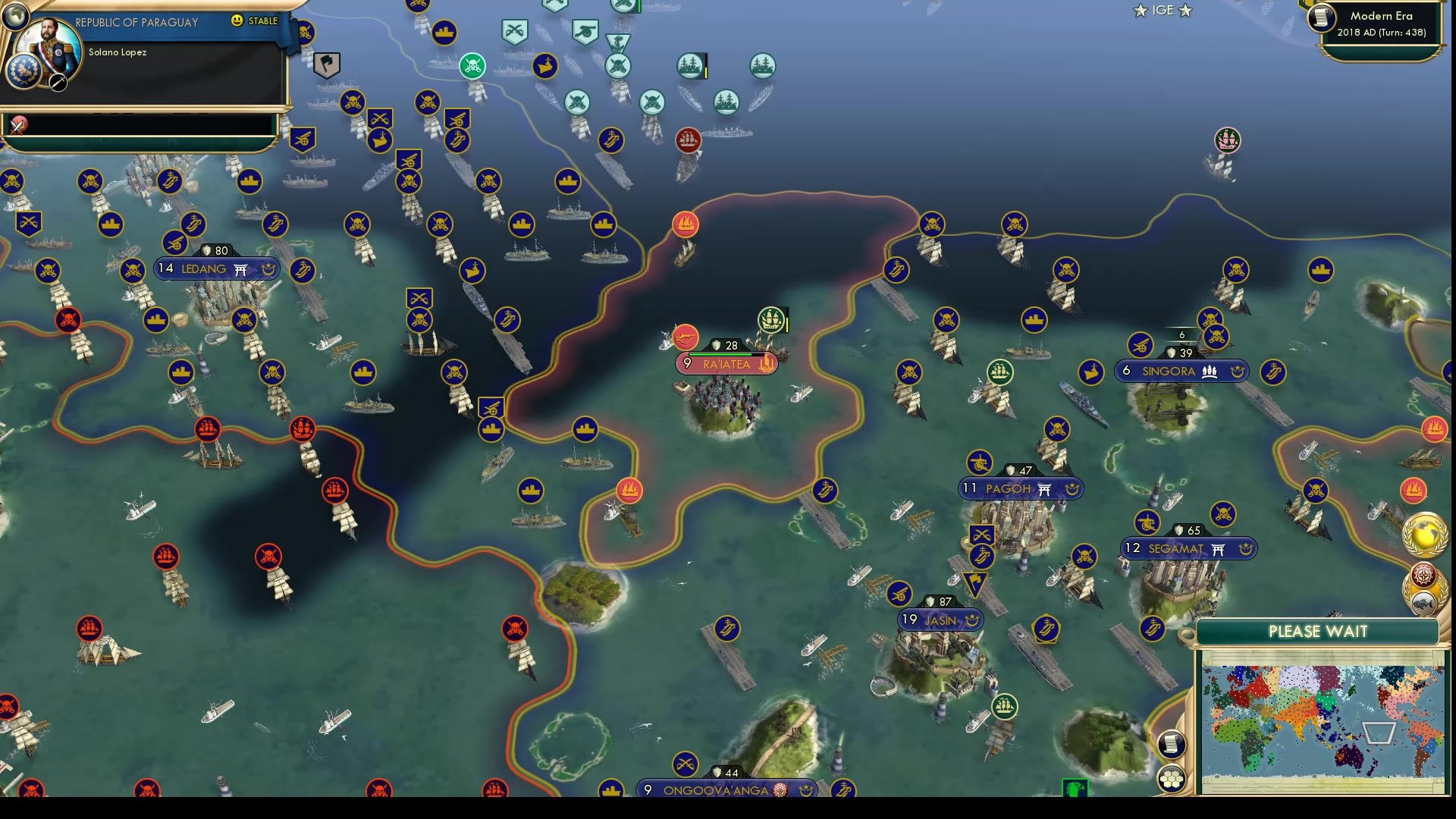Image resolution: width=1456 pixels, height=819 pixels.
Task: Click the red ship icon beside Ra'iatea's banner
Action: pyautogui.click(x=685, y=338)
